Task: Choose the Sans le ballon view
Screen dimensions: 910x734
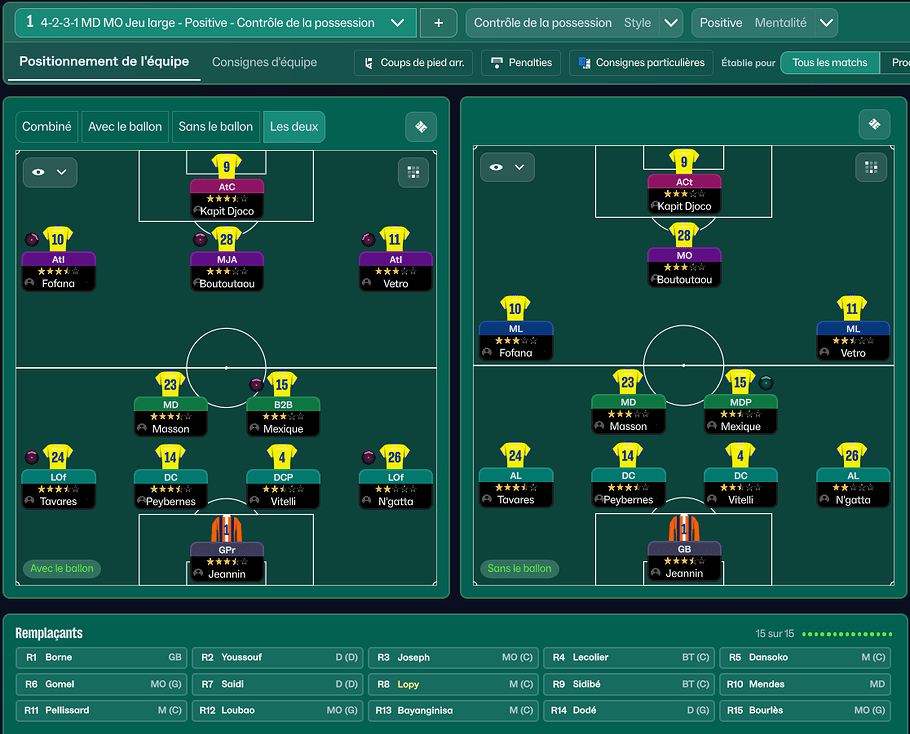Action: tap(215, 127)
